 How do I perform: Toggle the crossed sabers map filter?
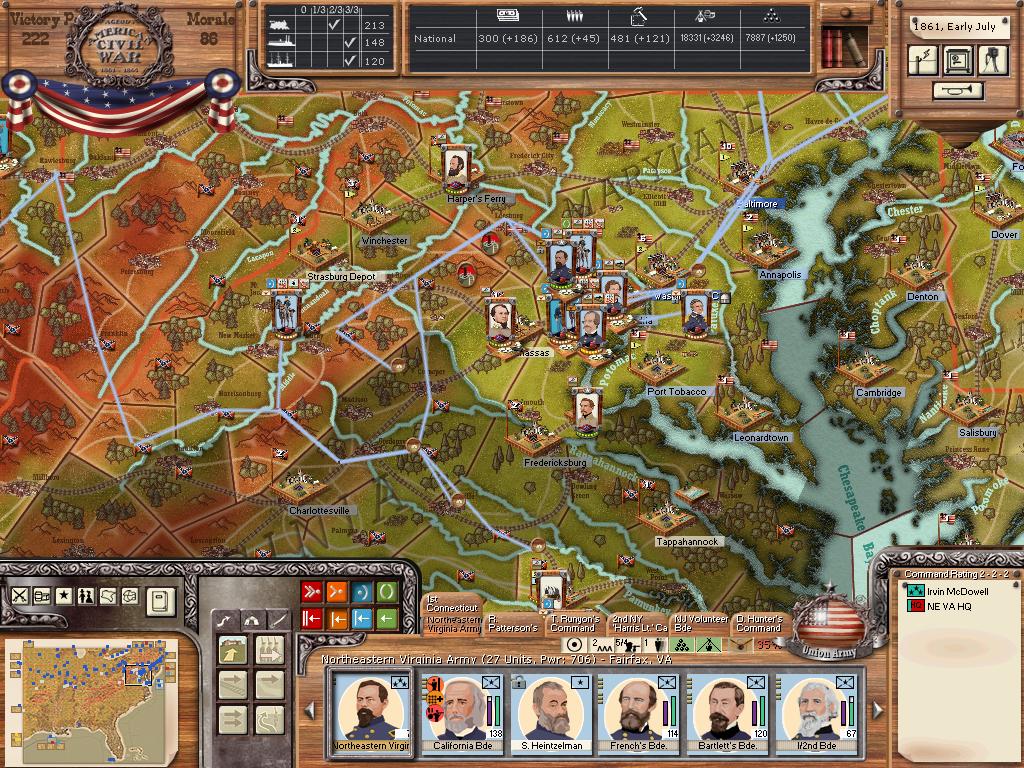tap(19, 596)
